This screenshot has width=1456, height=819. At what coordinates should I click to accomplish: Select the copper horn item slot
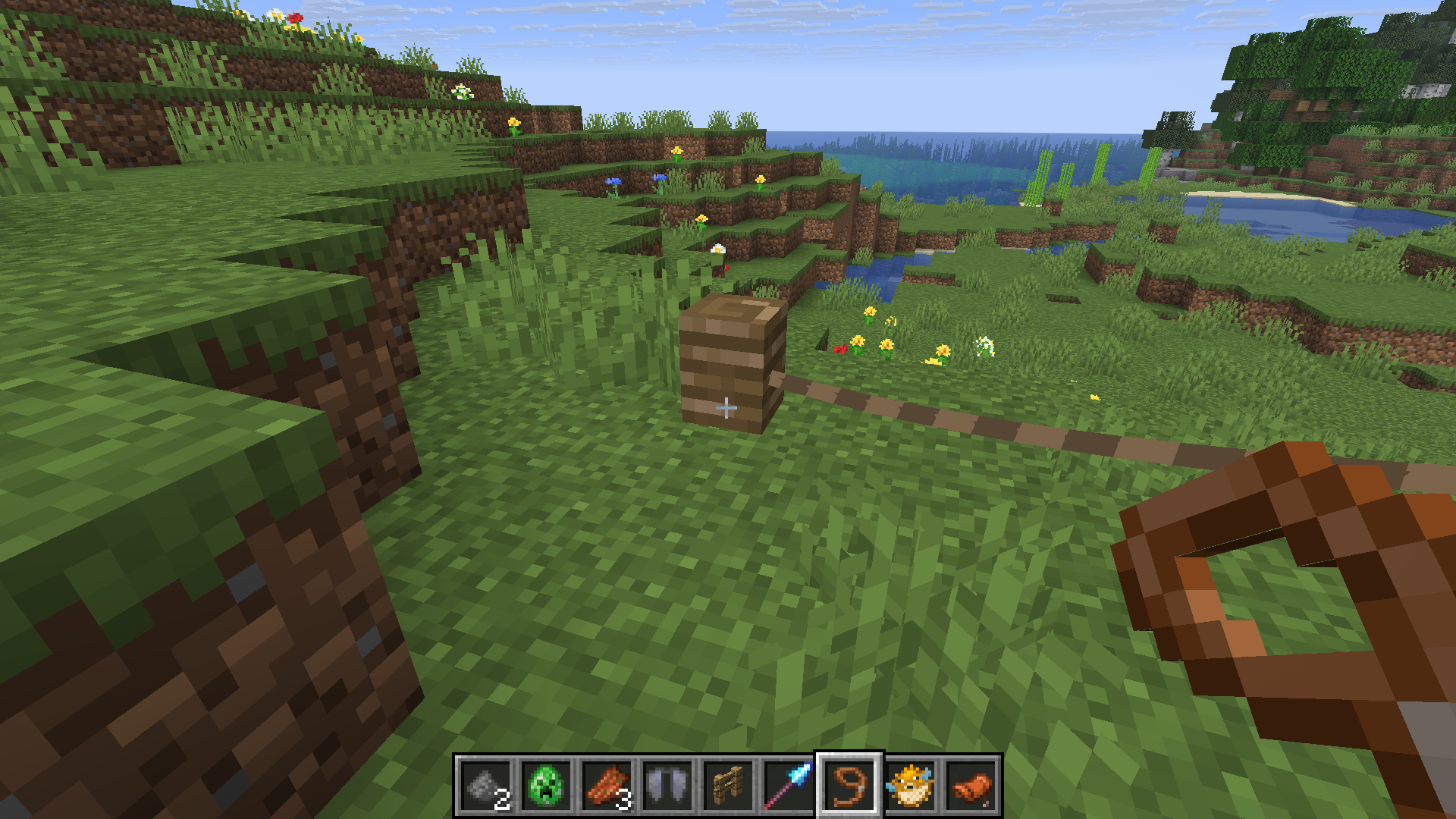pyautogui.click(x=971, y=786)
